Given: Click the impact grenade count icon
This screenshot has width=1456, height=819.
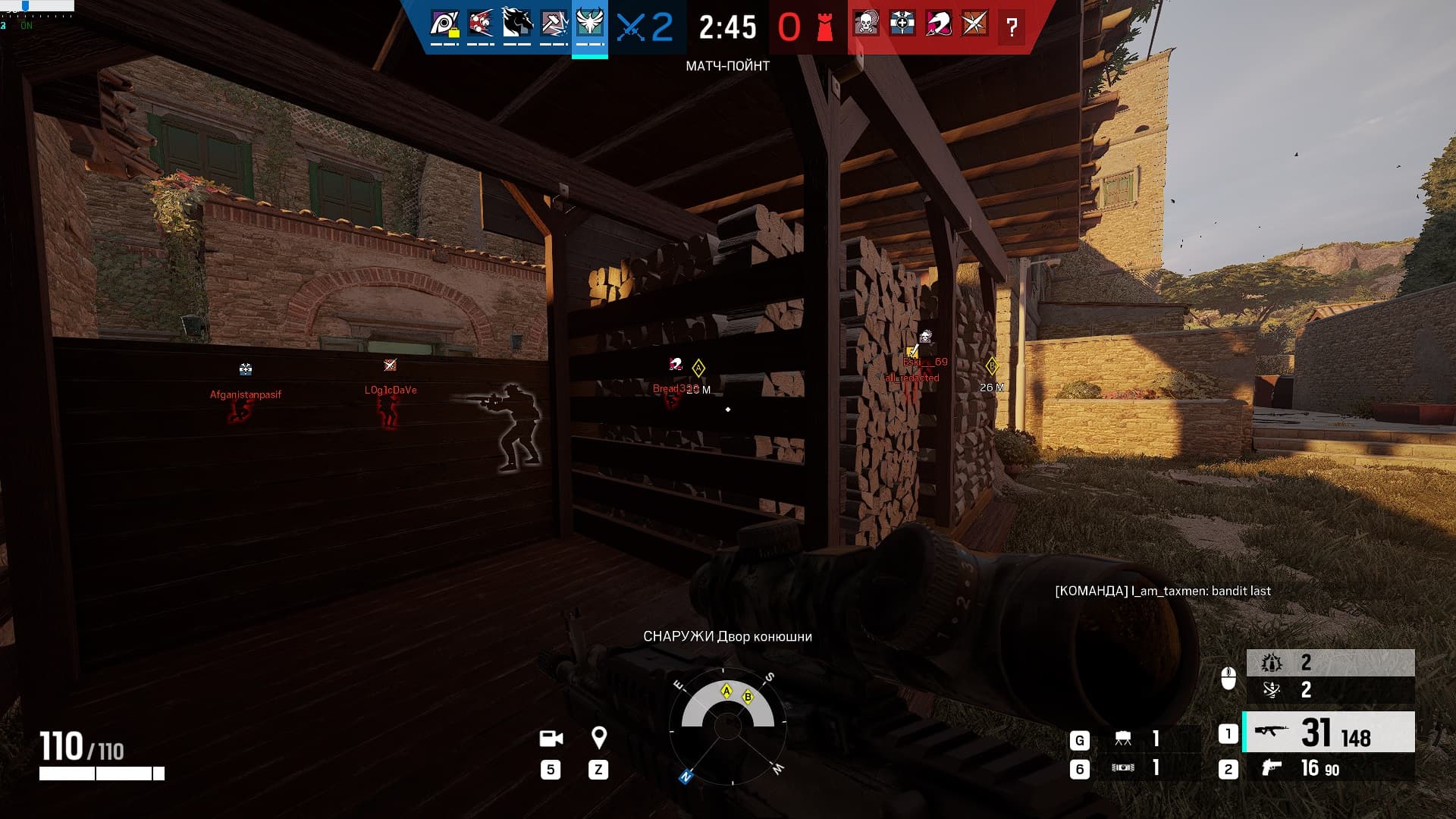Looking at the screenshot, I should click(1272, 664).
